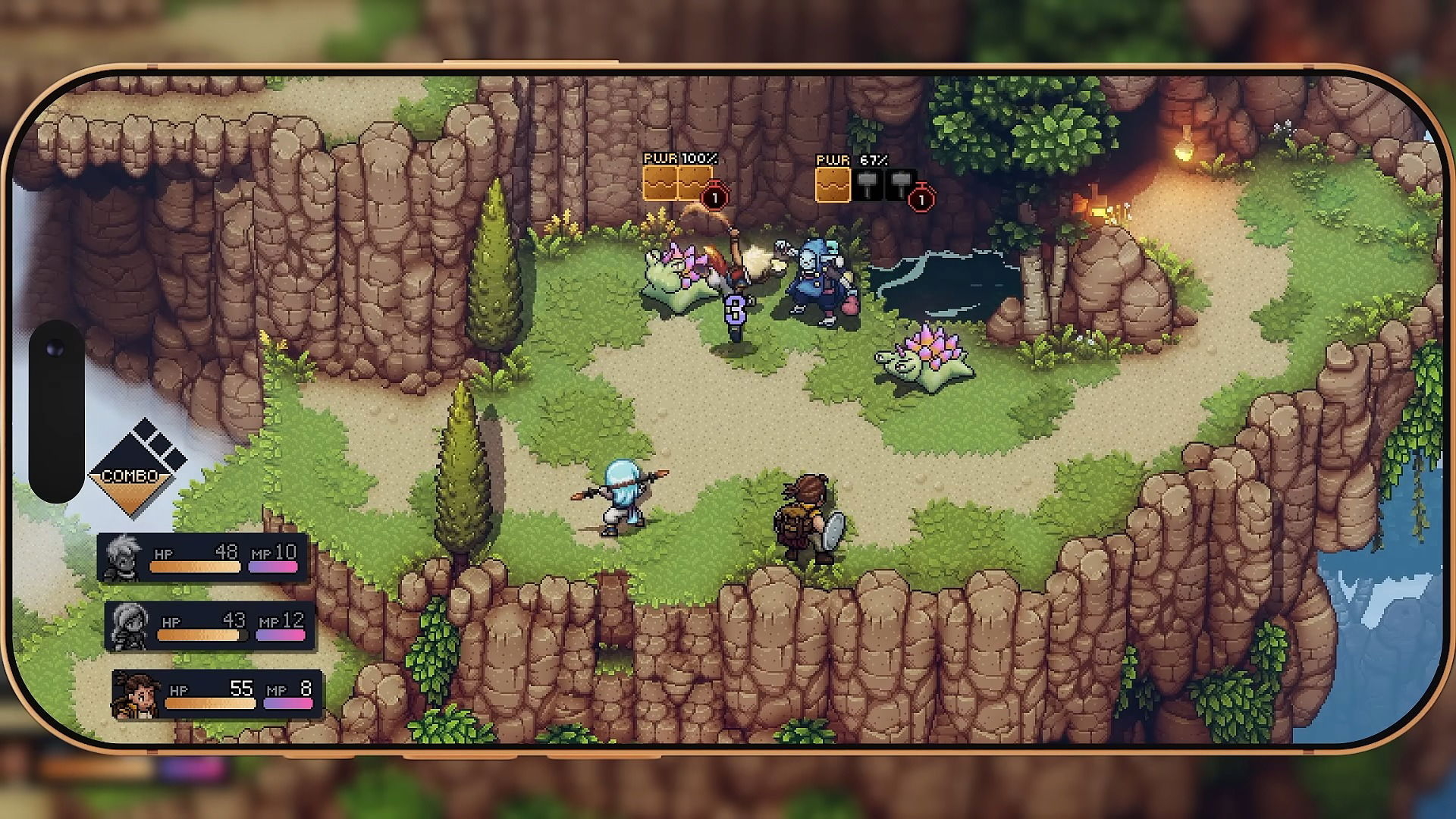Select the first hammer icon under PWR 67%

867,184
